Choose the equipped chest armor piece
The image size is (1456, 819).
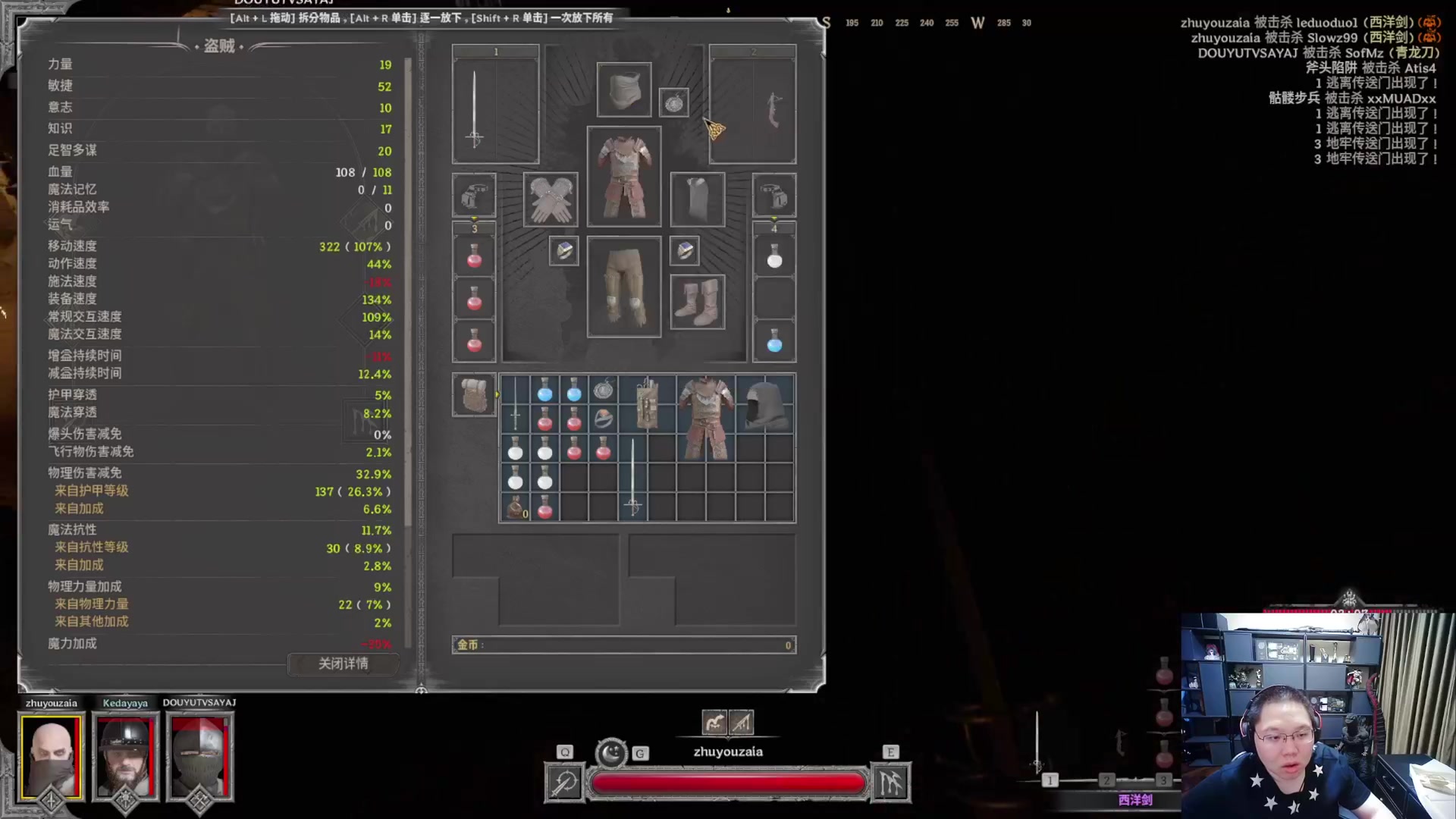click(623, 177)
